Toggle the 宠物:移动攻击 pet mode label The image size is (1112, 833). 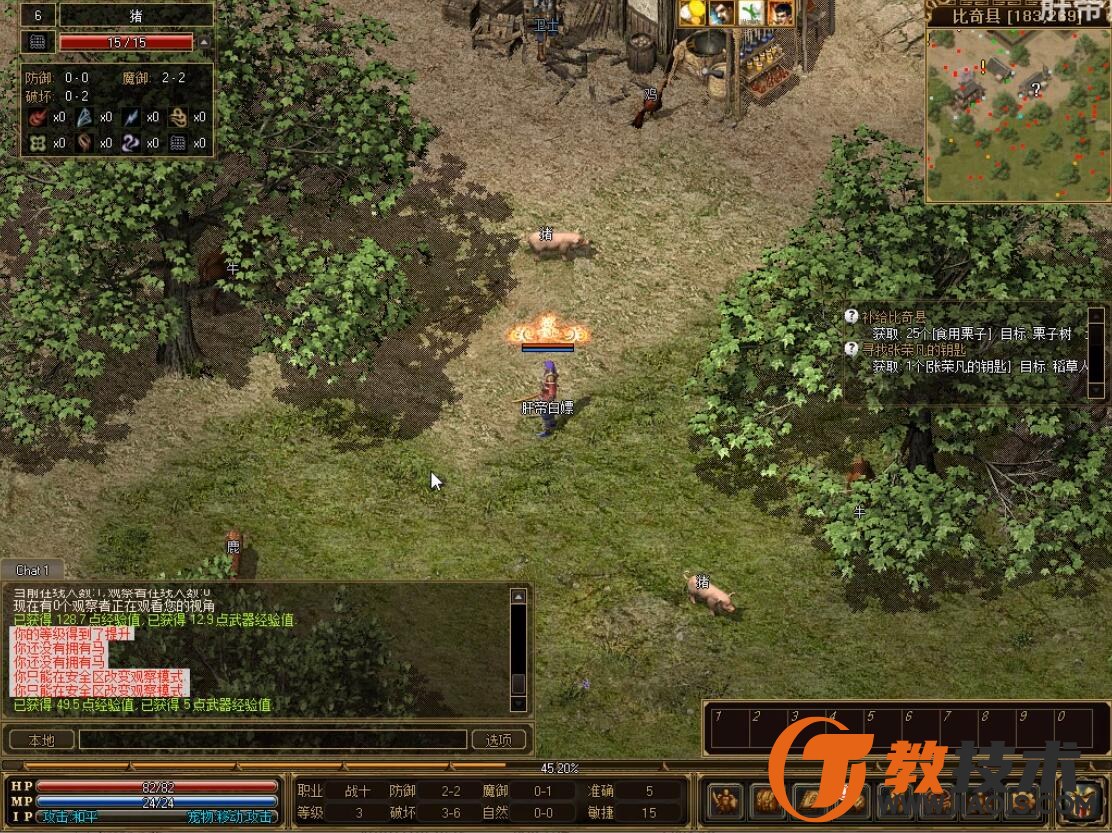coord(230,816)
